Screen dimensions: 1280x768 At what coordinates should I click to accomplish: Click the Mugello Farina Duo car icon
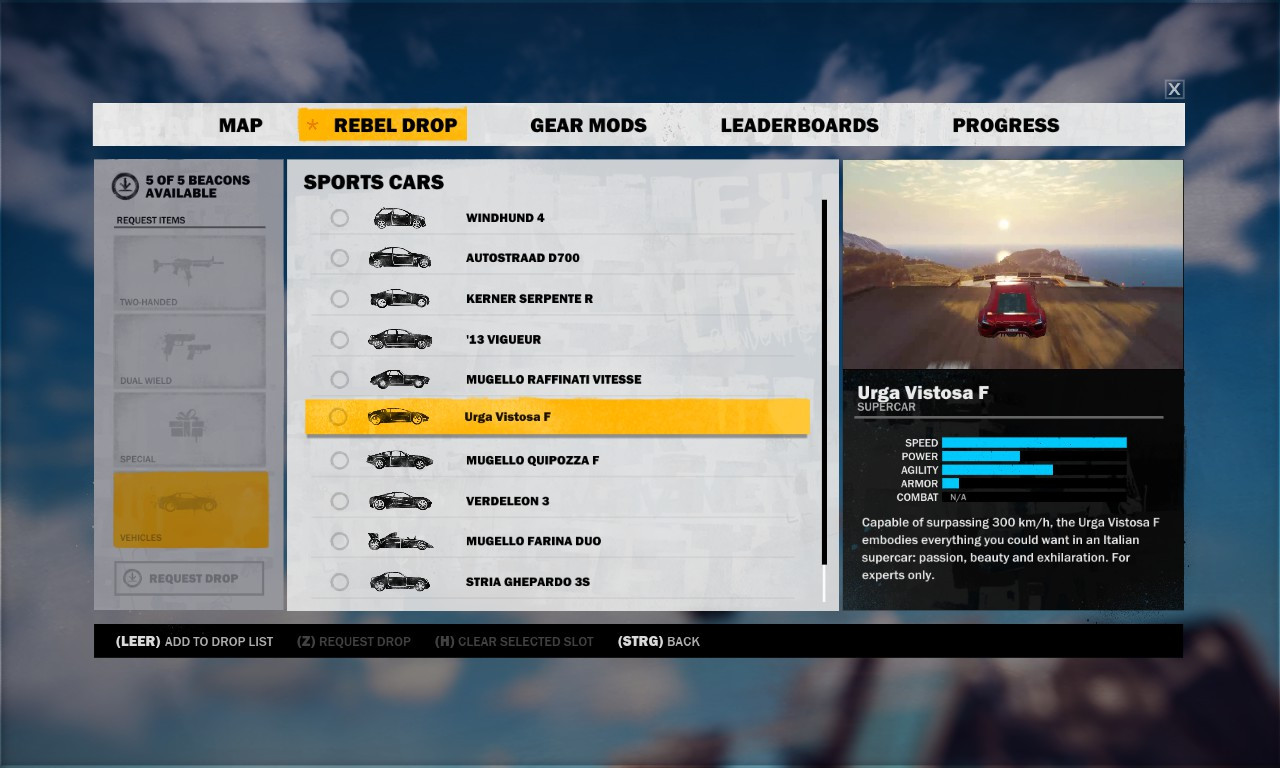[399, 541]
